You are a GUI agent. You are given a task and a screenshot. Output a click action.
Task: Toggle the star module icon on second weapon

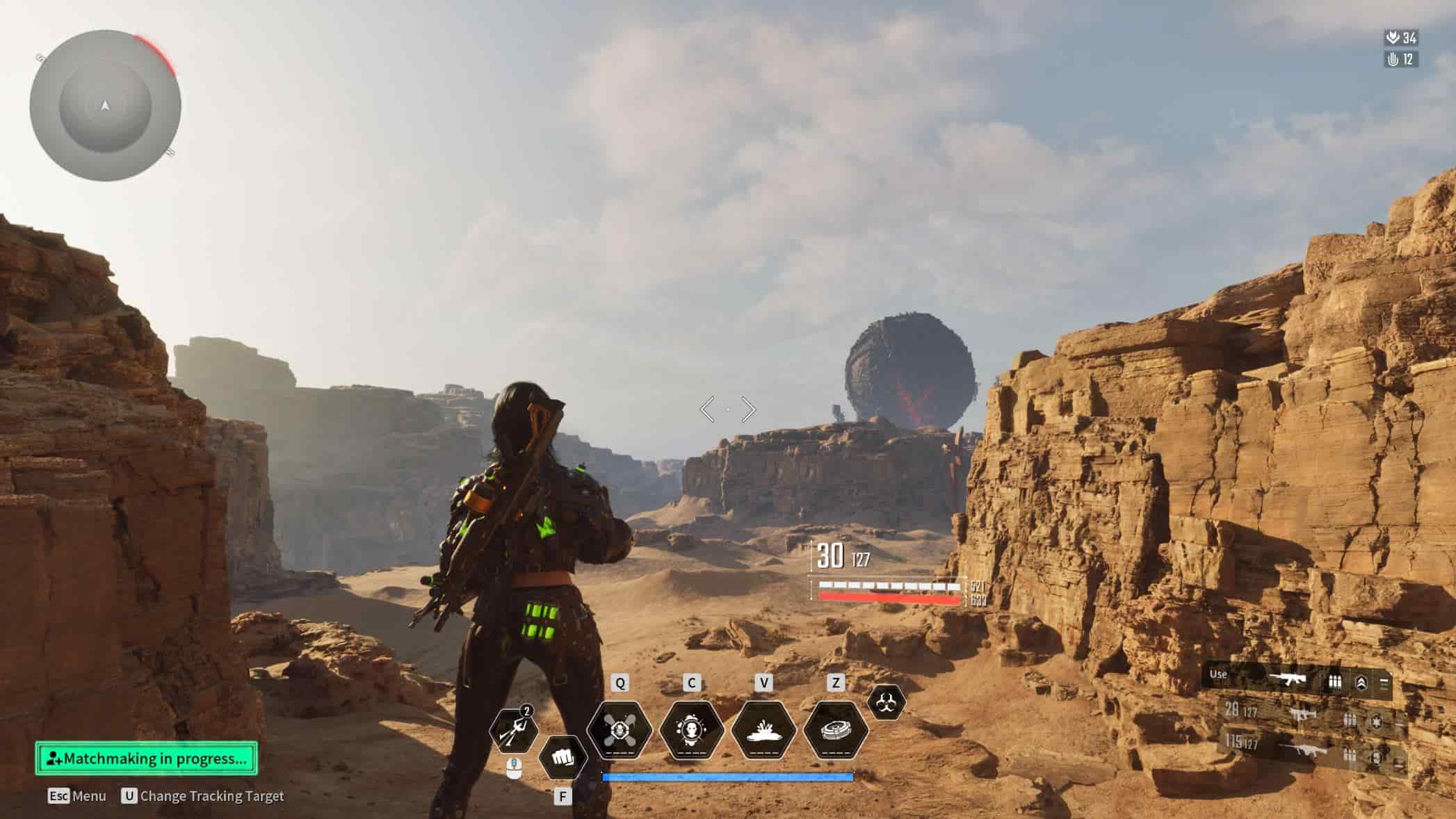pos(1376,722)
